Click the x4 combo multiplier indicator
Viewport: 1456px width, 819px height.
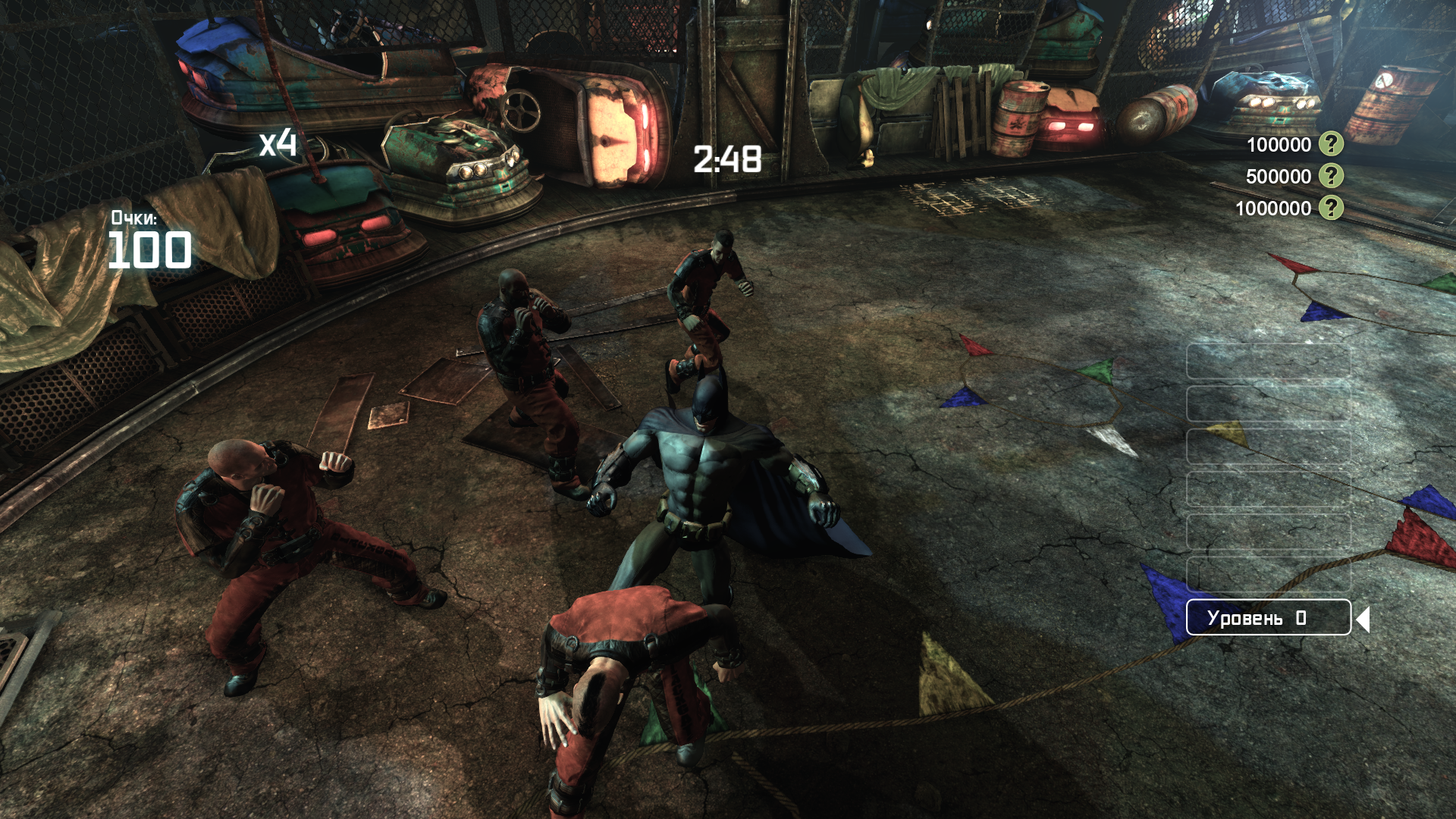(x=278, y=144)
